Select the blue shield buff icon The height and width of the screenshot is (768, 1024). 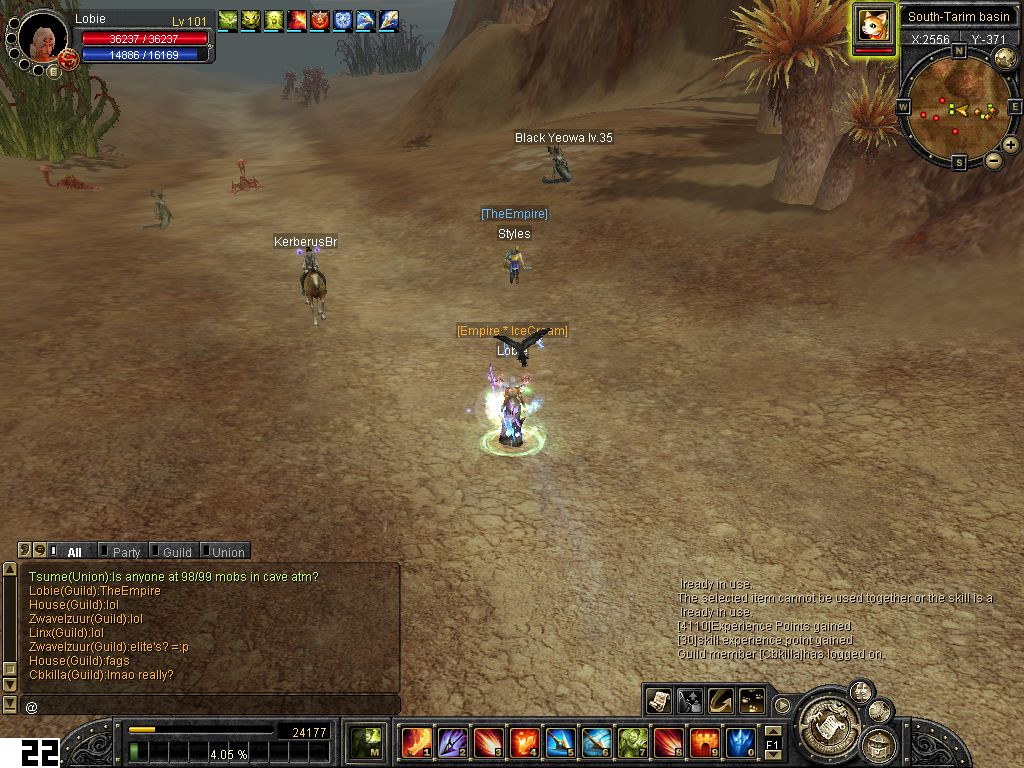click(342, 19)
